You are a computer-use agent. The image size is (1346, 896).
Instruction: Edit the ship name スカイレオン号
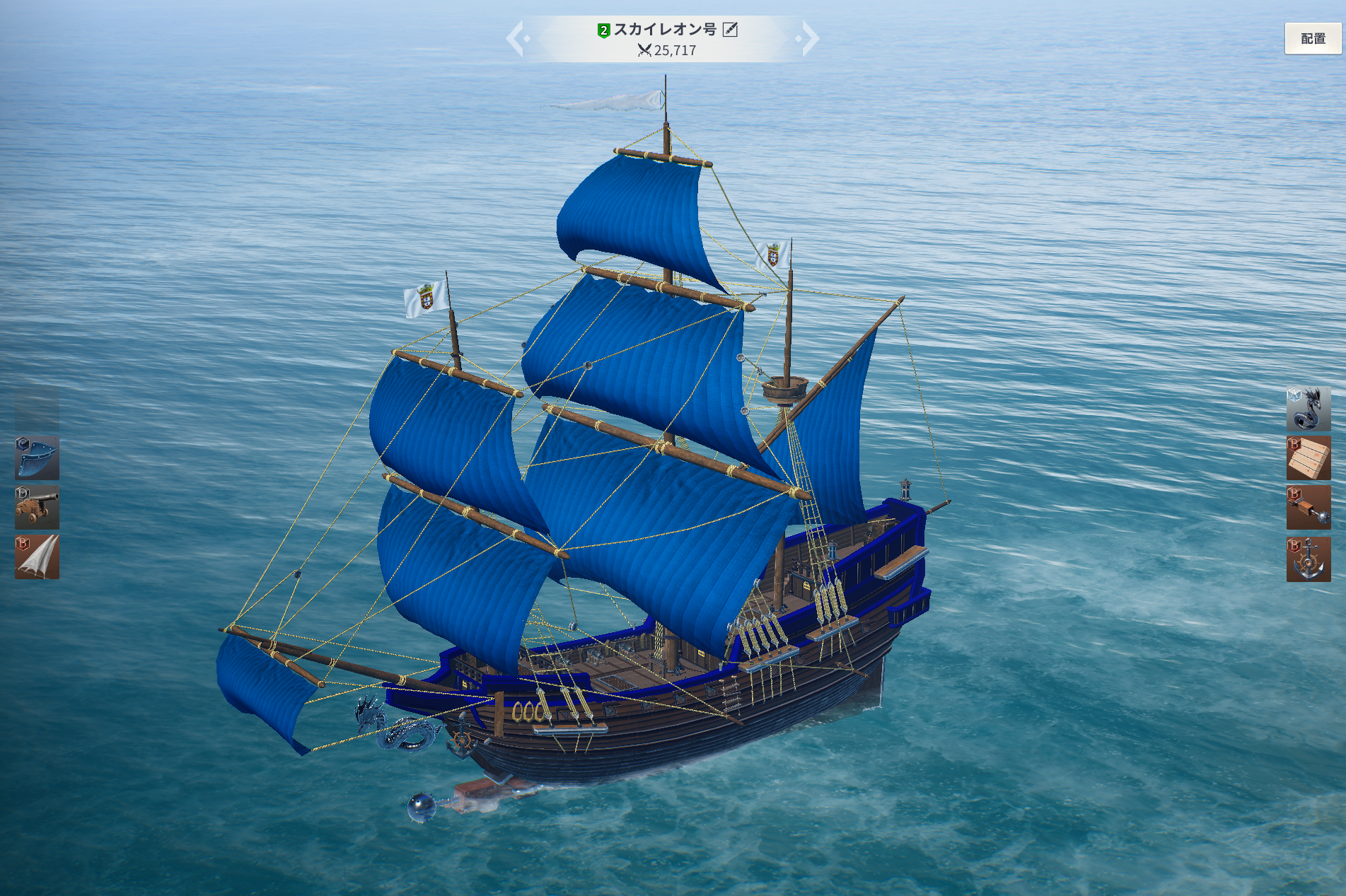[730, 30]
